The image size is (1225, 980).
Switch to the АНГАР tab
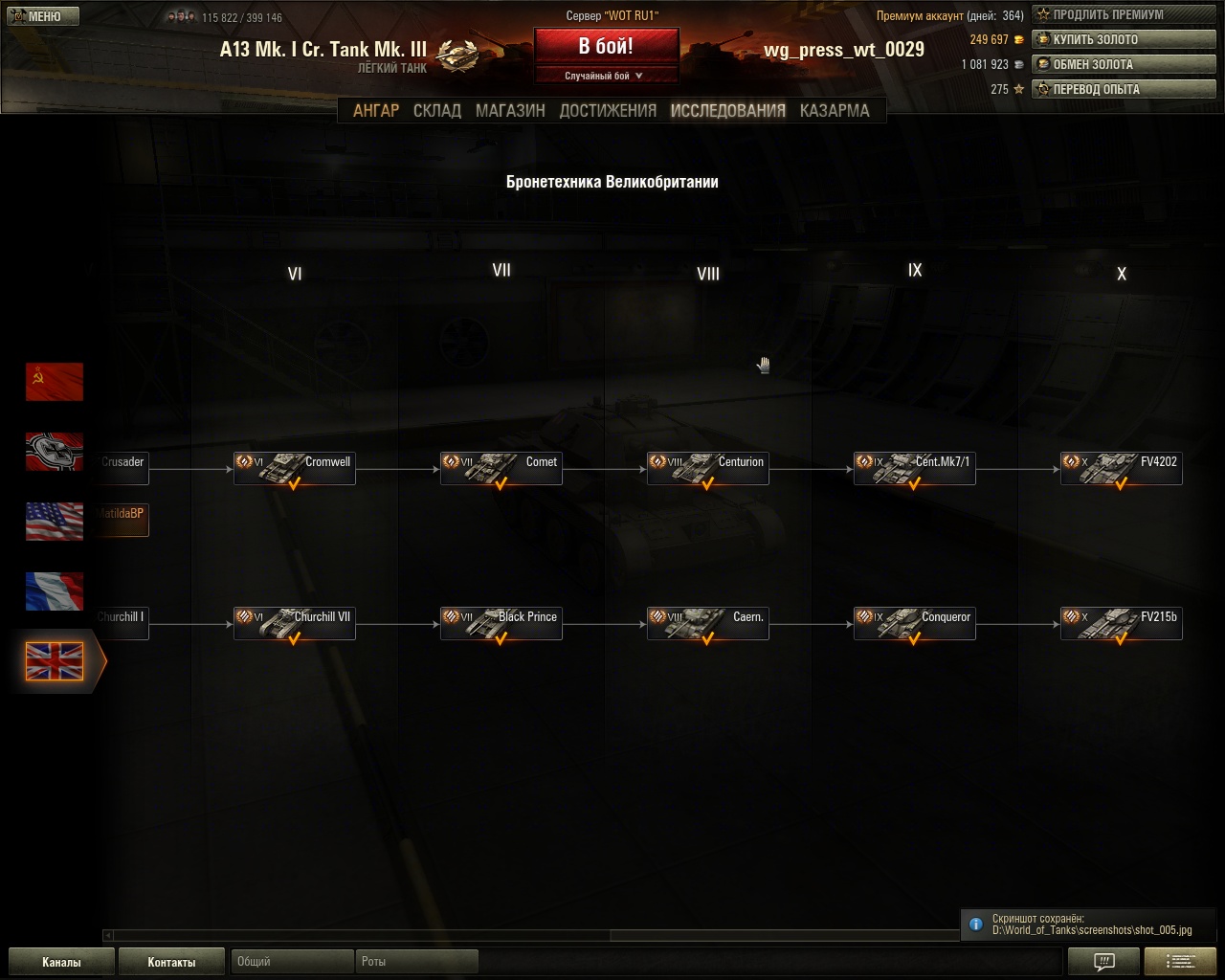(x=376, y=110)
